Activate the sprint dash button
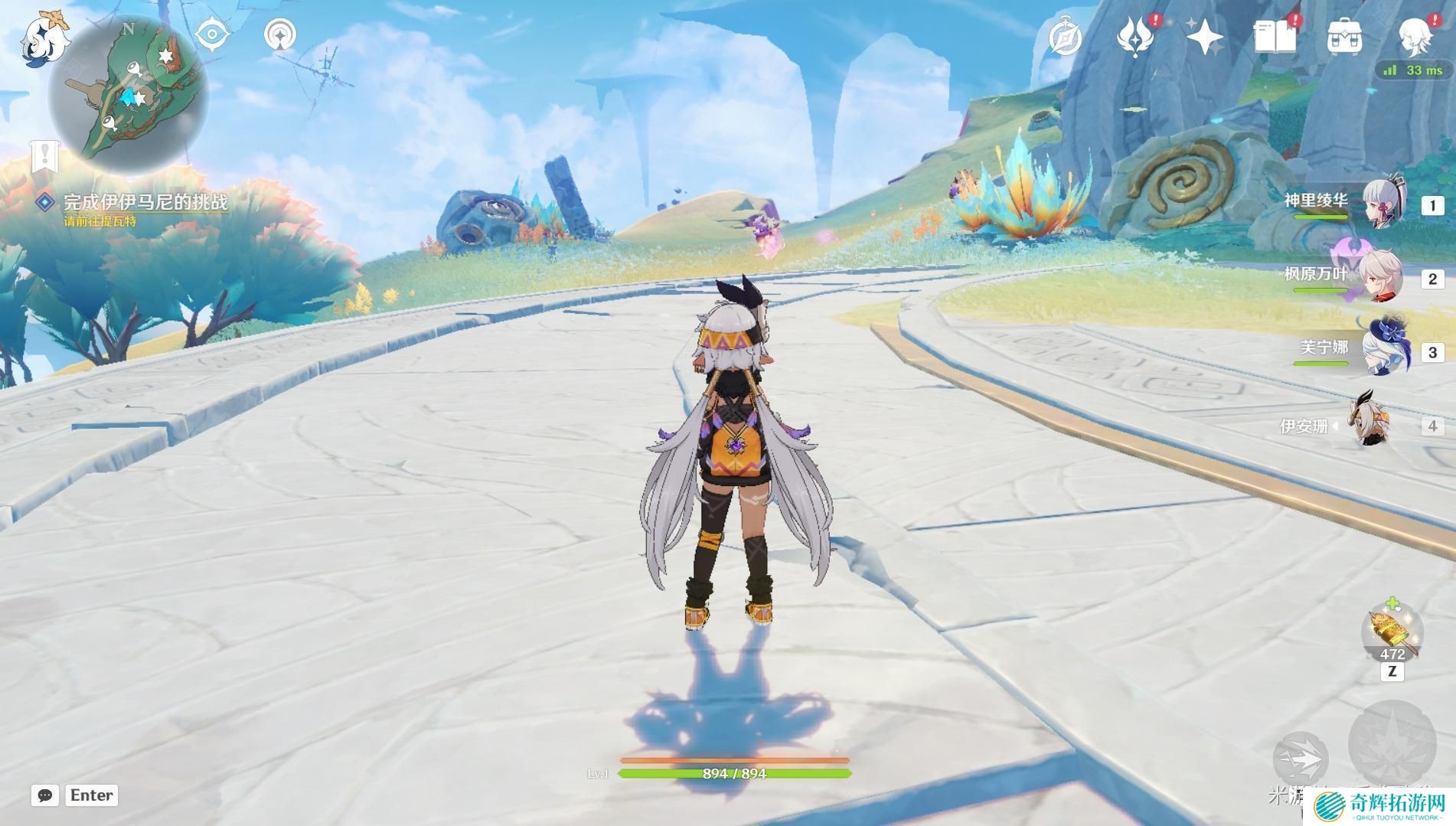Image resolution: width=1456 pixels, height=826 pixels. pos(1301,758)
